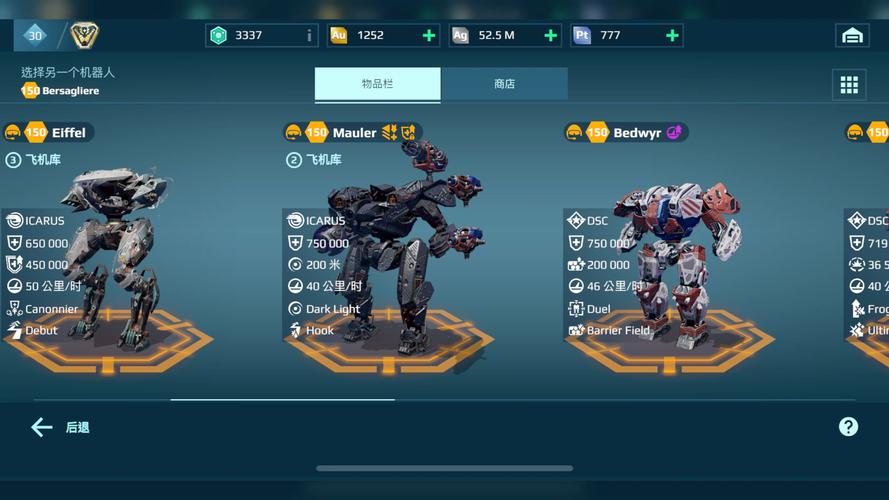Show info for the 3337 green resource
Viewport: 889px width, 500px height.
(309, 36)
